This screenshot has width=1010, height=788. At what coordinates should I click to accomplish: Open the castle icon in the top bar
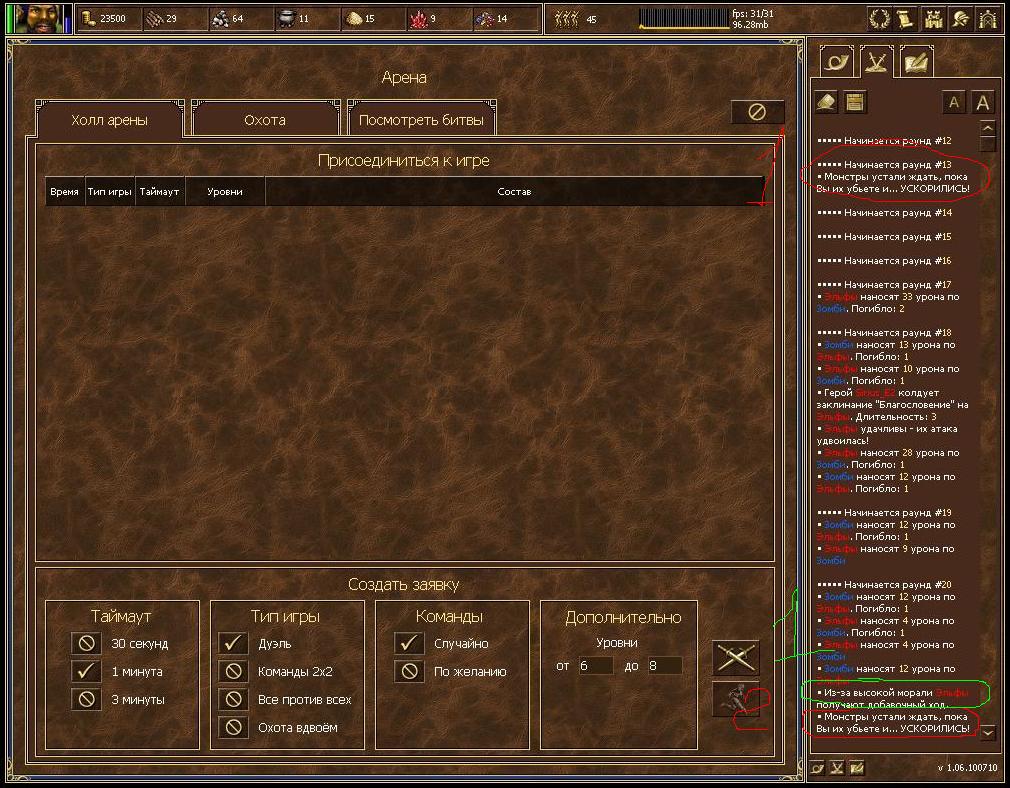934,18
